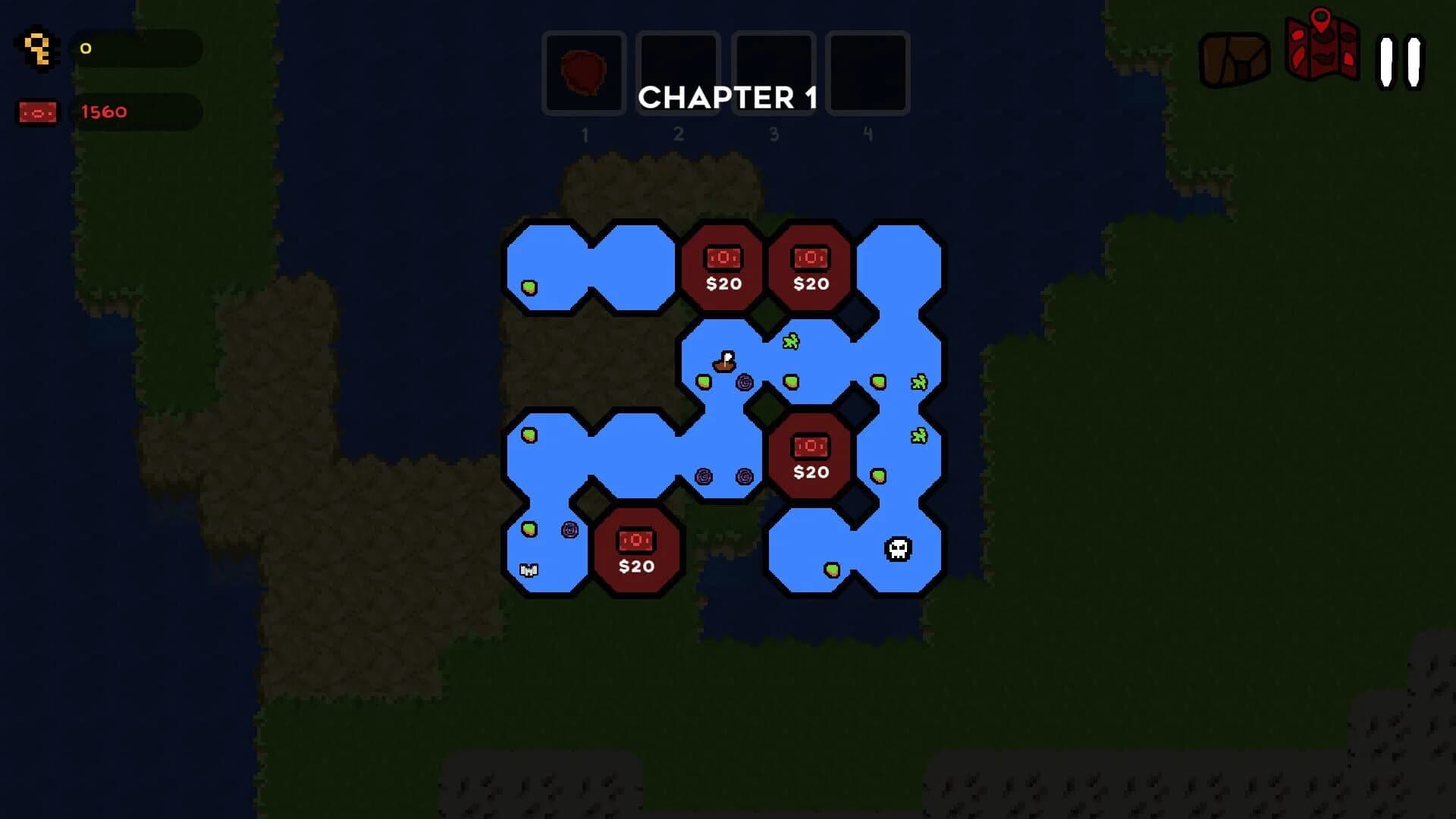
Task: Unlock the central $20 tile
Action: click(811, 455)
